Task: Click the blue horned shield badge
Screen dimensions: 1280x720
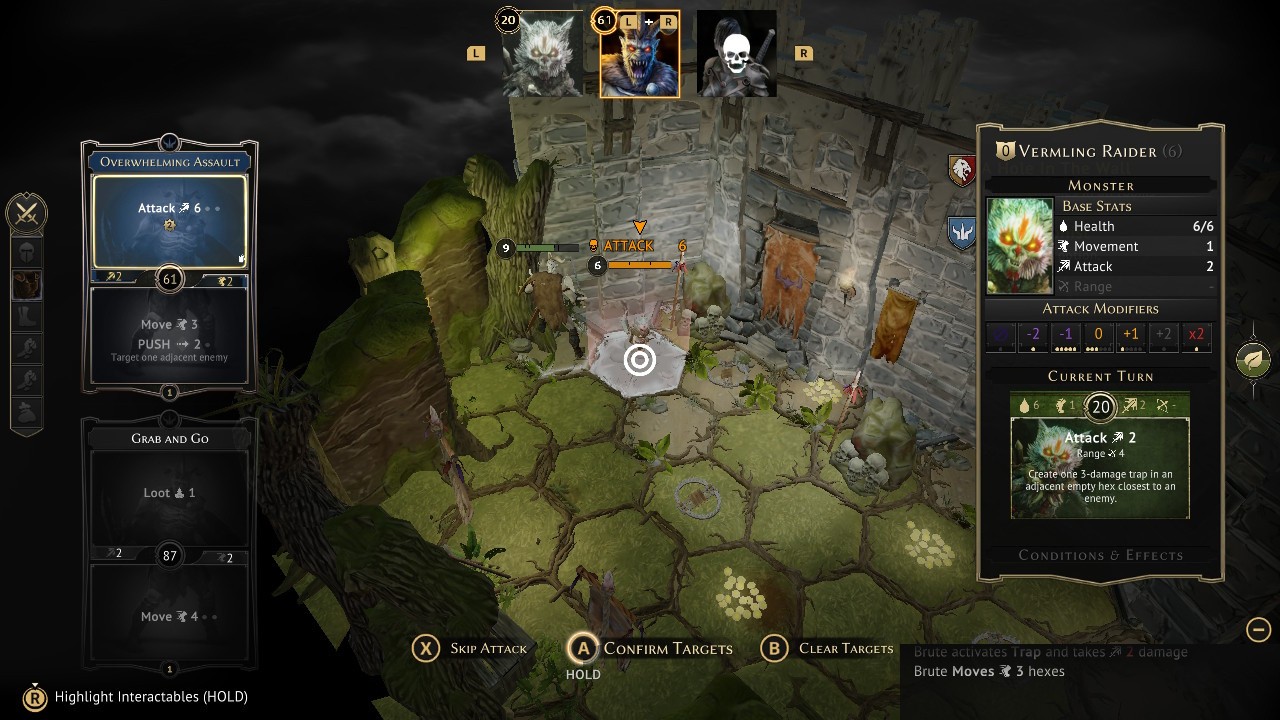Action: click(x=962, y=233)
